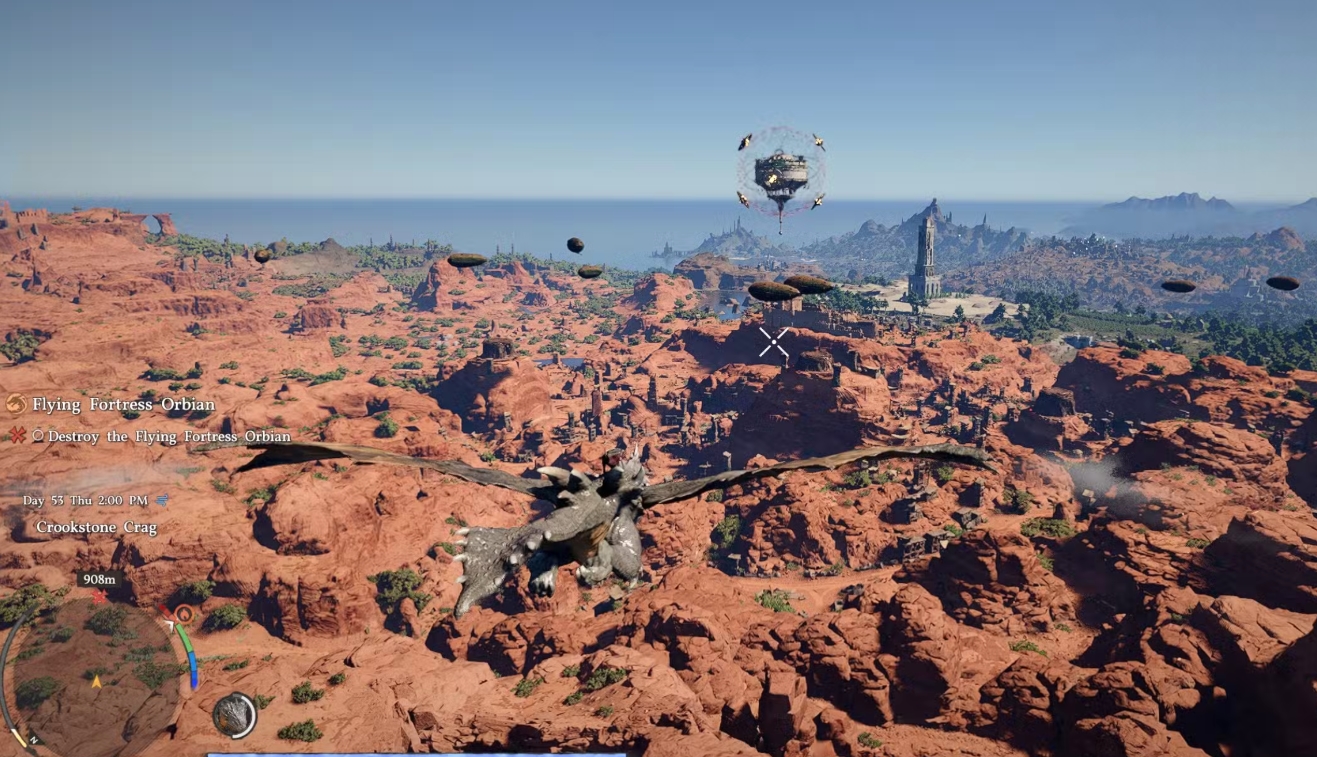Click the red star marker inside the minimap

pos(100,595)
